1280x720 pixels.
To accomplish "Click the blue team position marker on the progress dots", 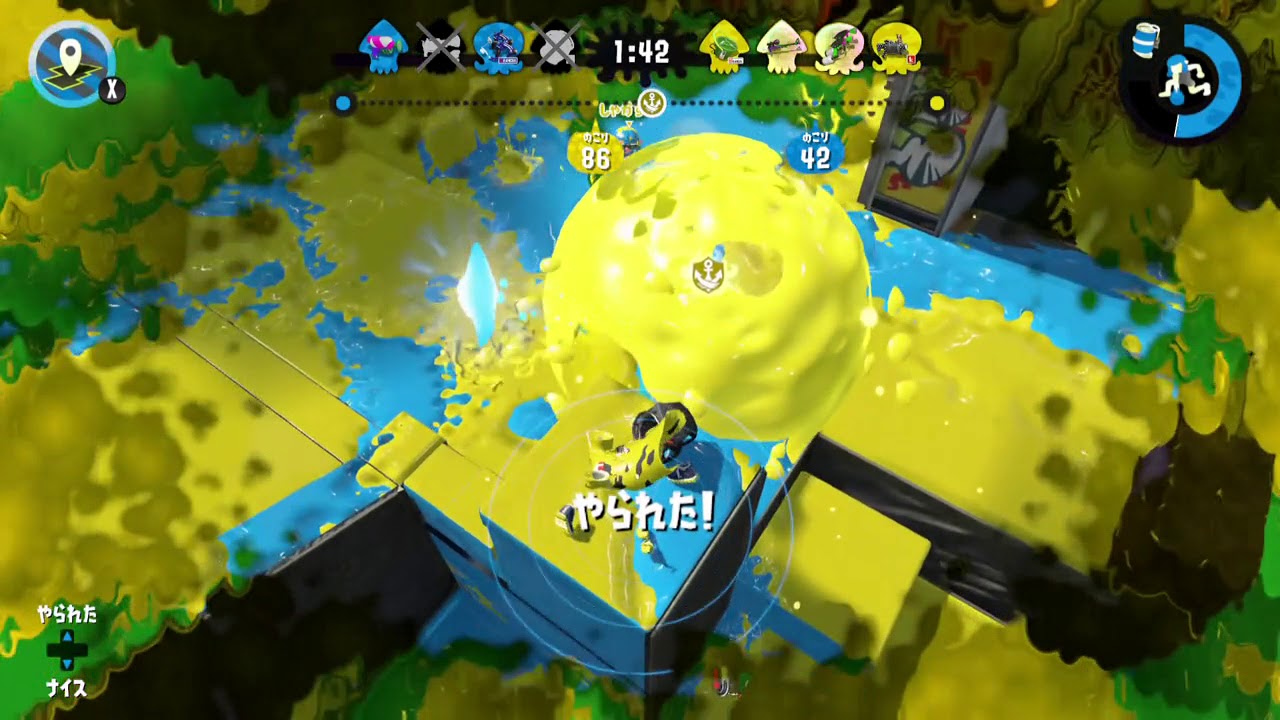I will coord(342,103).
